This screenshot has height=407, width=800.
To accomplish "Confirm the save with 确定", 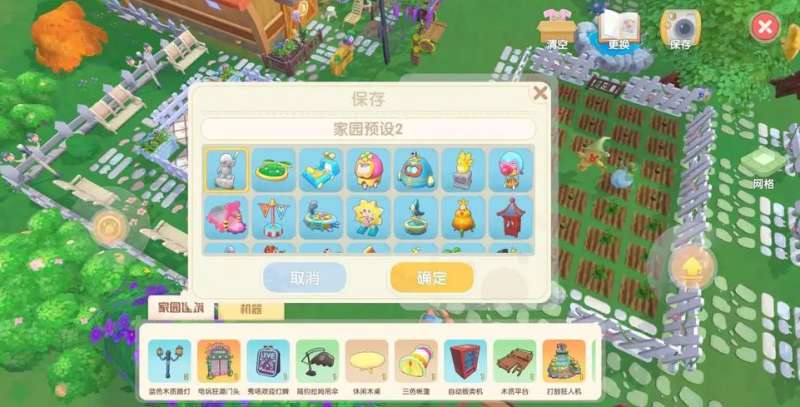I will point(431,277).
